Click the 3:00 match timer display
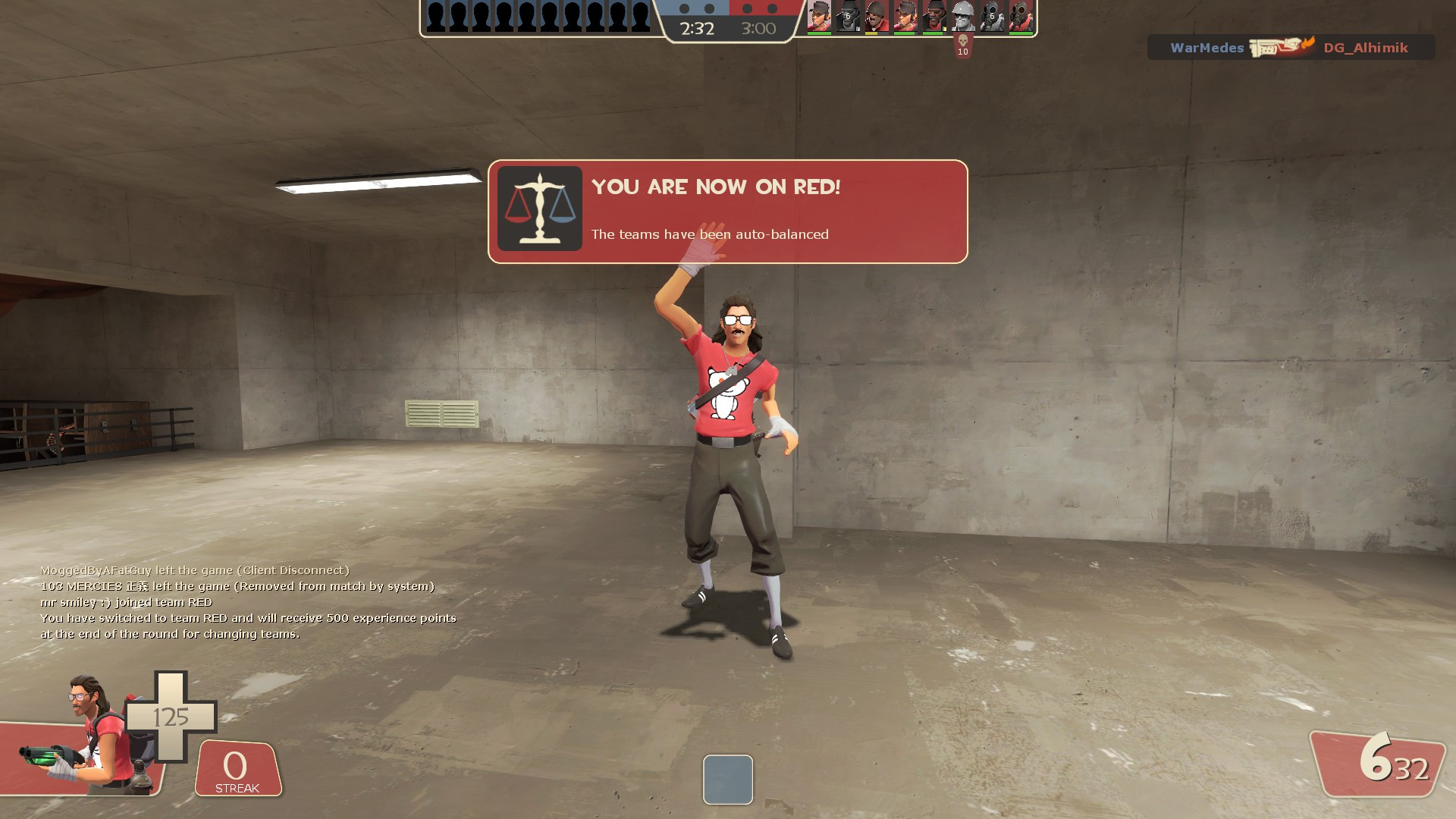 [x=758, y=29]
